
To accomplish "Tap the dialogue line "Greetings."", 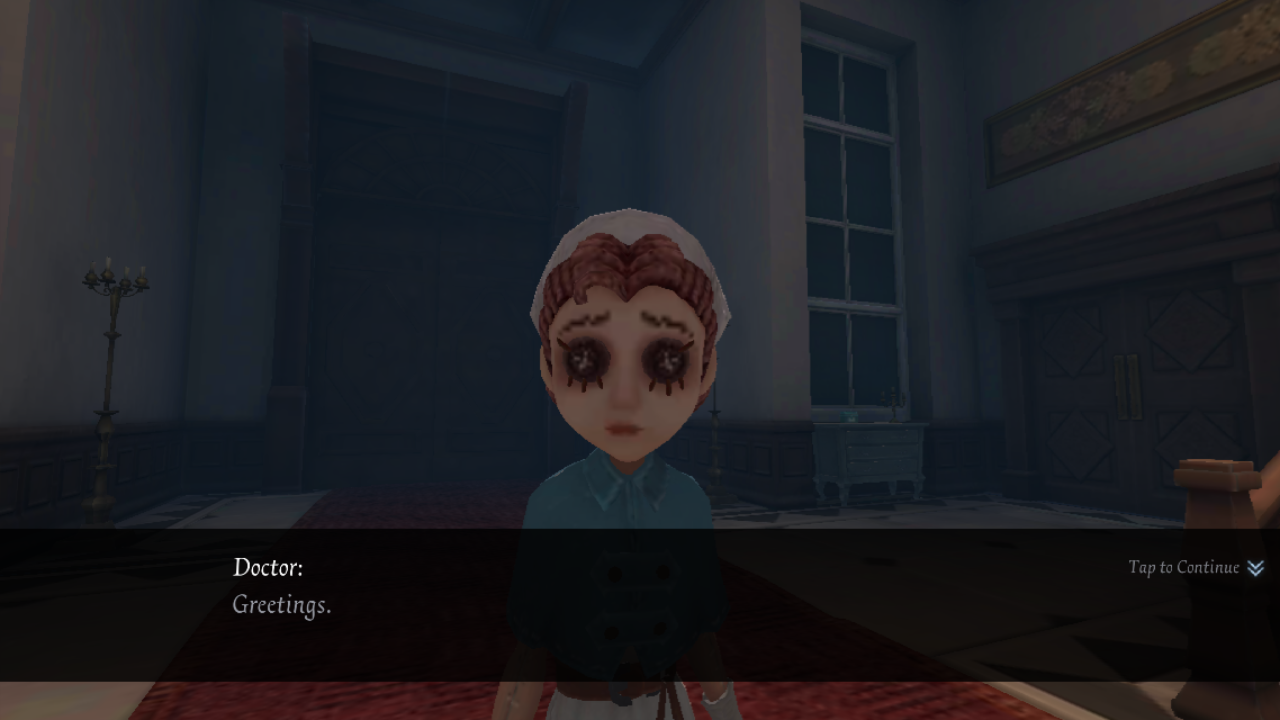I will pyautogui.click(x=281, y=605).
